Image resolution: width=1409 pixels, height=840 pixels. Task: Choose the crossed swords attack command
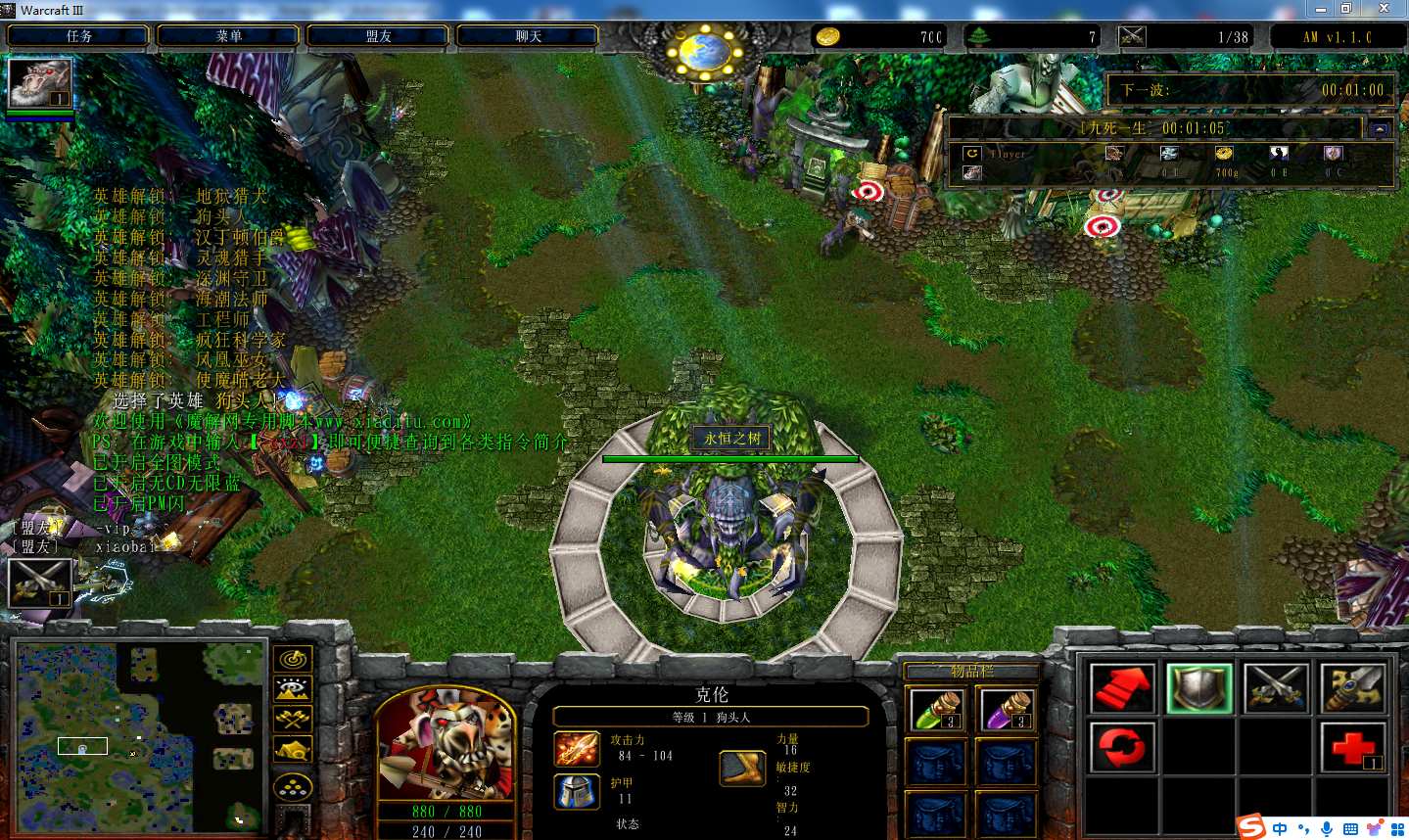[1276, 688]
